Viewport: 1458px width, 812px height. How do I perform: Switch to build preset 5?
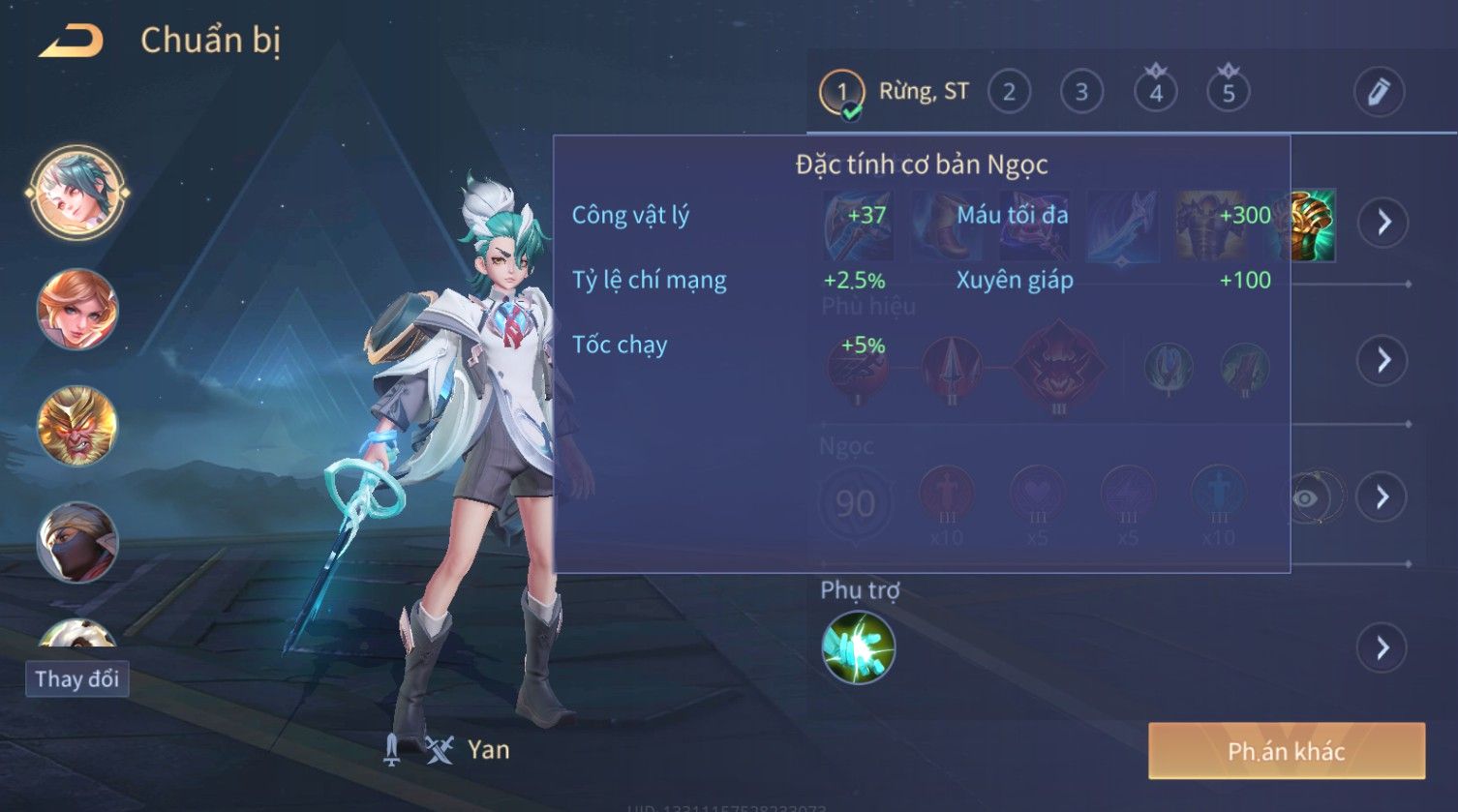coord(1228,93)
